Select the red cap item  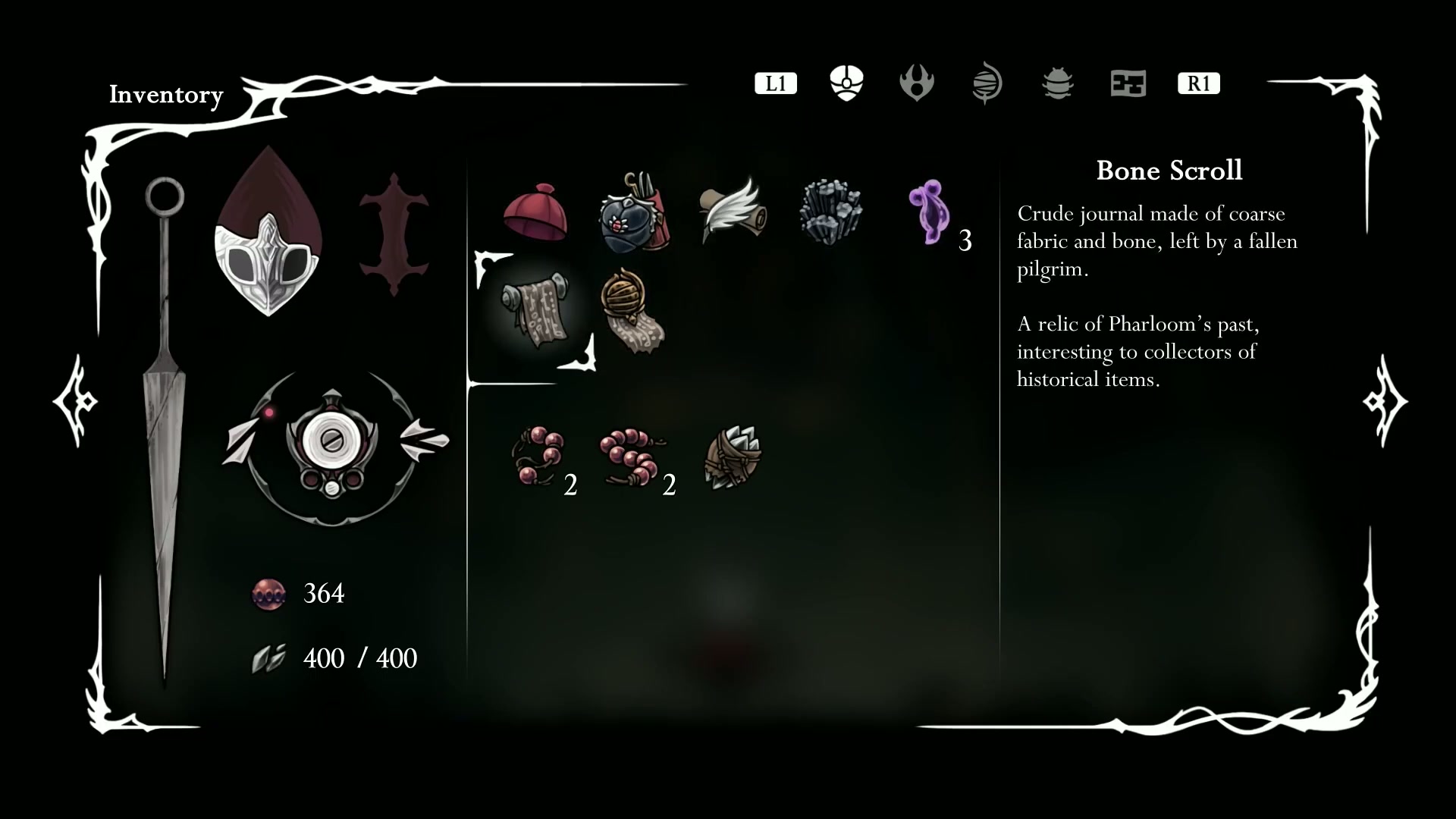[535, 212]
